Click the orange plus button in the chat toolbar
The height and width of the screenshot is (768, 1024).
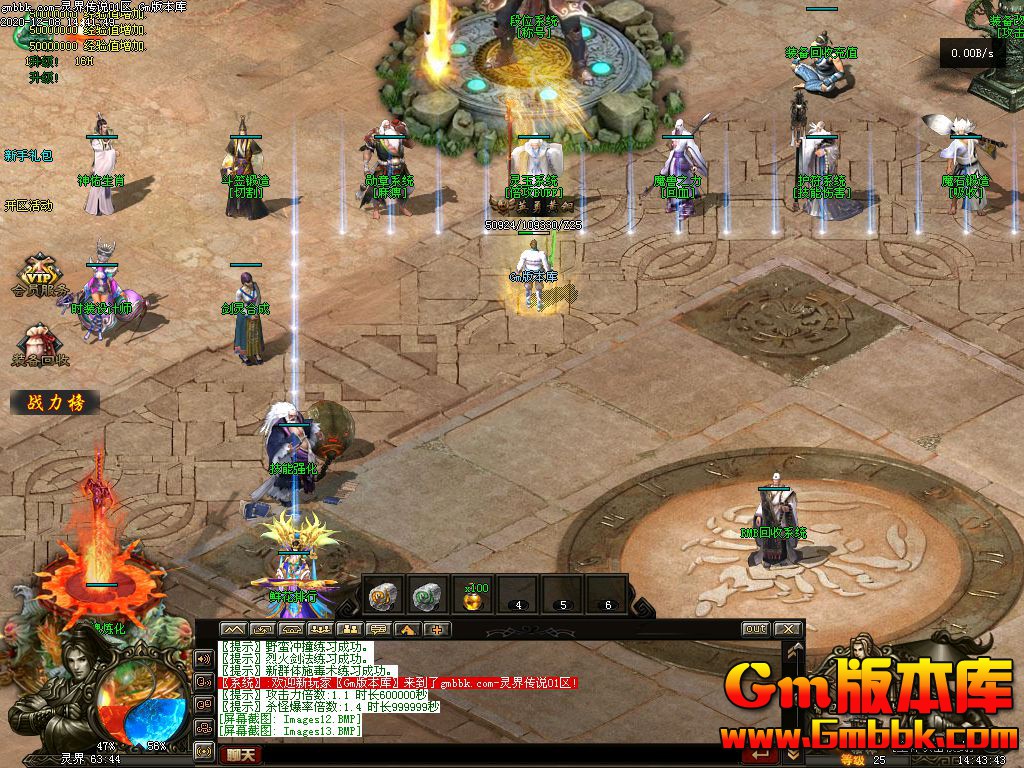click(x=436, y=630)
